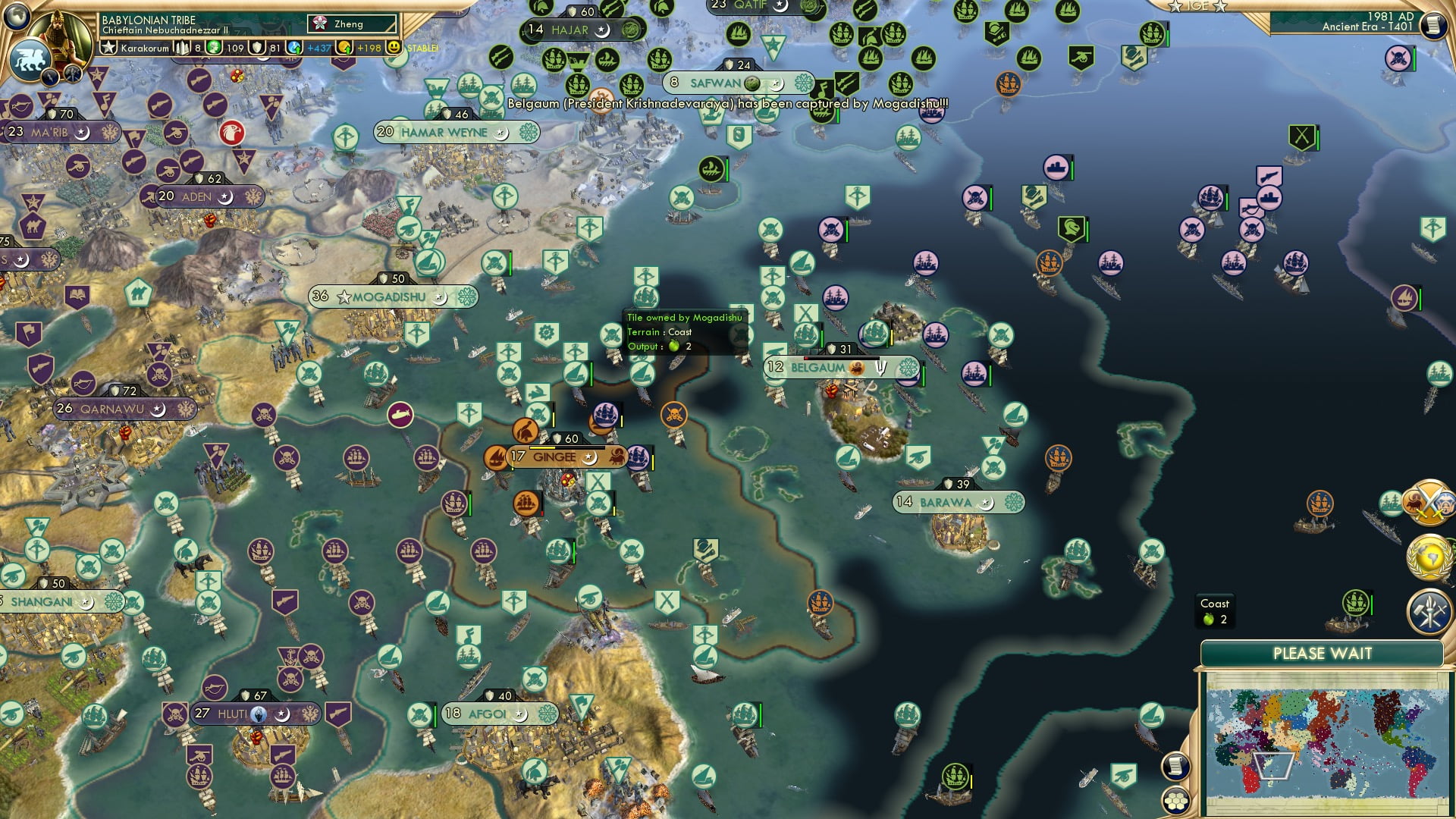Viewport: 1456px width, 819px height.
Task: Check happiness by clicking the STABLE smiley icon
Action: [x=394, y=47]
